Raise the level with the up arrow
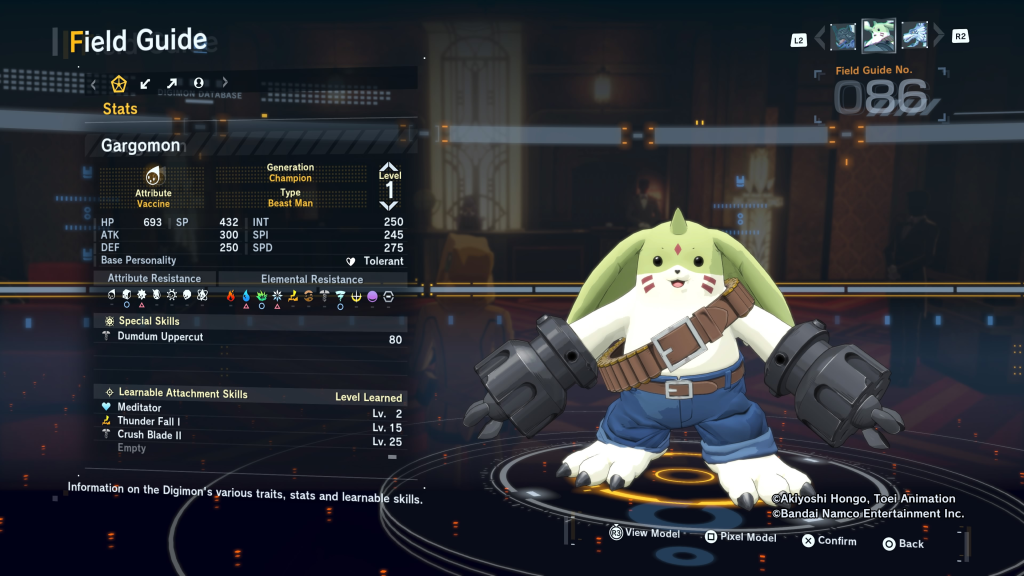This screenshot has height=576, width=1024. point(389,167)
